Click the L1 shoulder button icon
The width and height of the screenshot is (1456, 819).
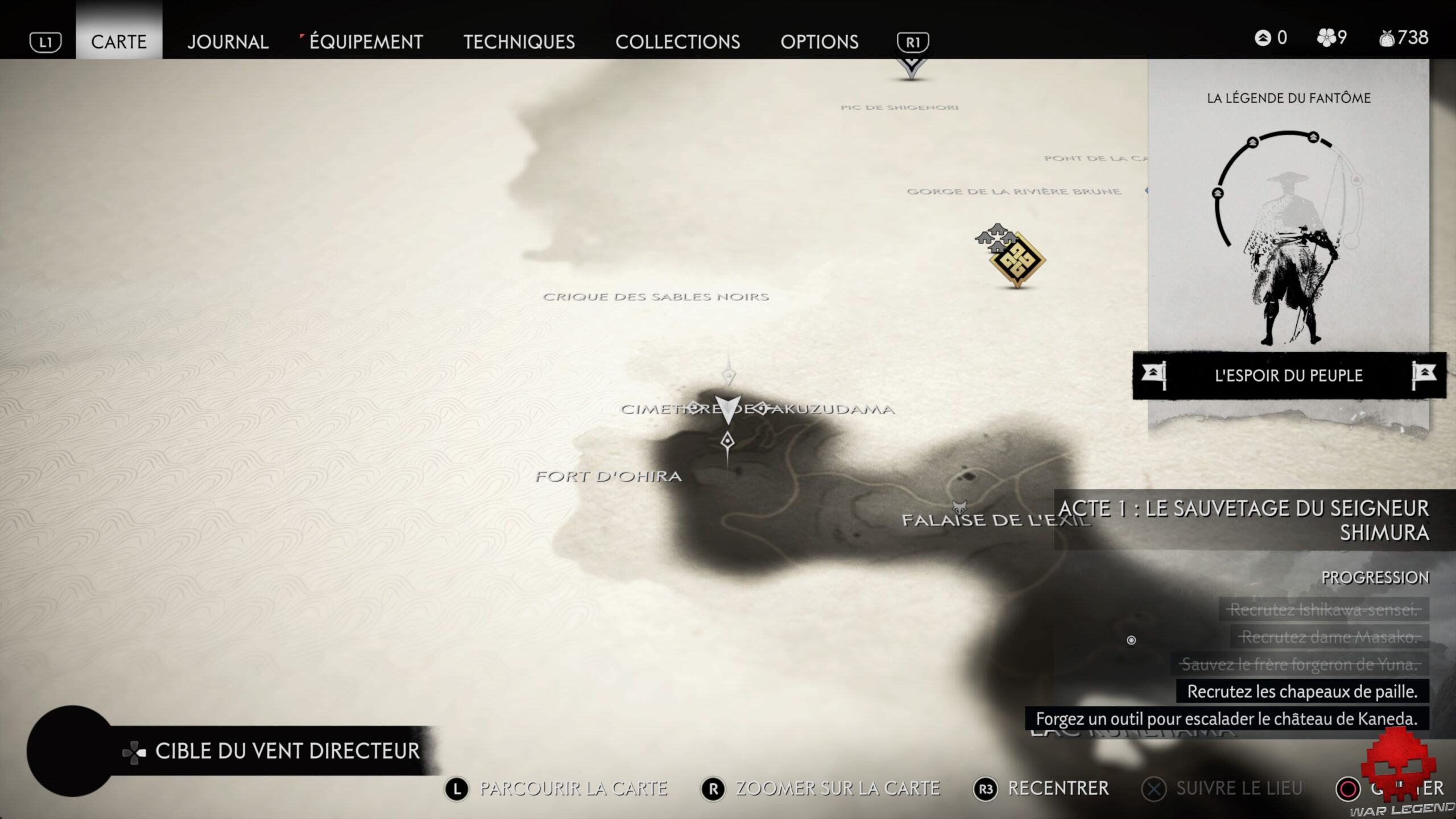coord(47,42)
